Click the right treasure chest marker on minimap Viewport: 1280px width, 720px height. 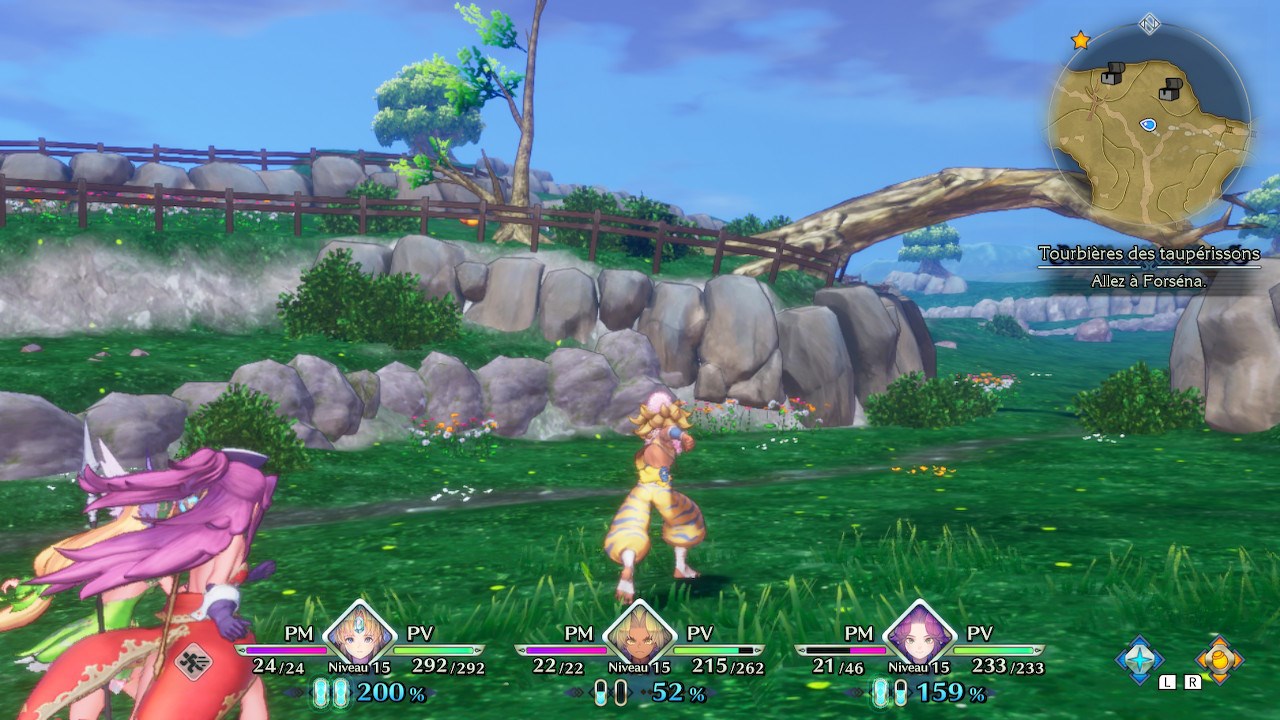1170,89
